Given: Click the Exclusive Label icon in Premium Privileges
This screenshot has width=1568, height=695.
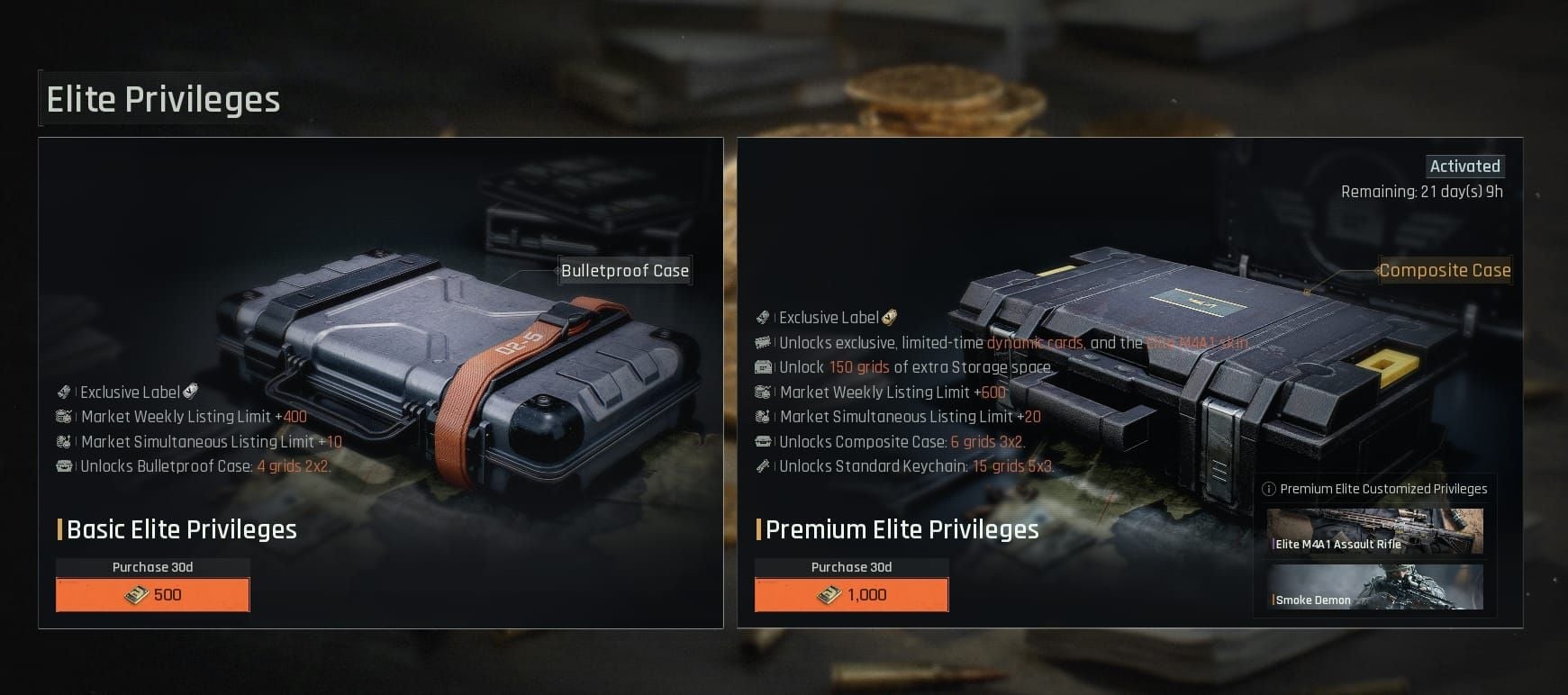Looking at the screenshot, I should coord(763,317).
